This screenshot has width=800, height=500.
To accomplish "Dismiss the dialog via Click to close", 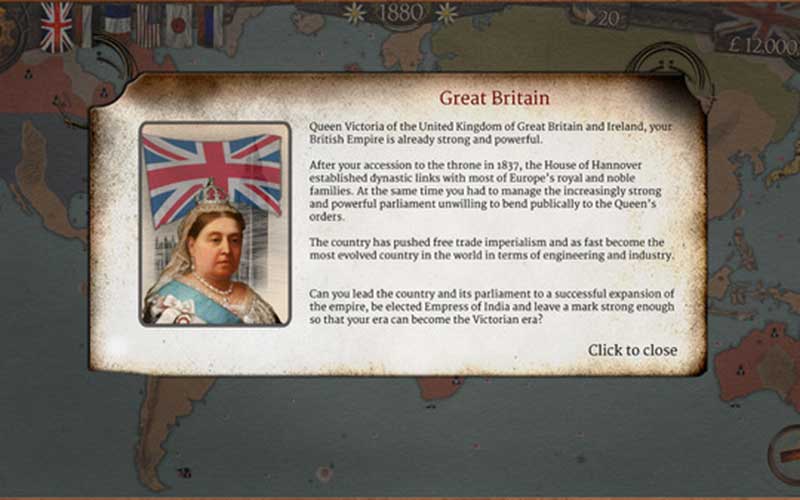I will tap(632, 350).
